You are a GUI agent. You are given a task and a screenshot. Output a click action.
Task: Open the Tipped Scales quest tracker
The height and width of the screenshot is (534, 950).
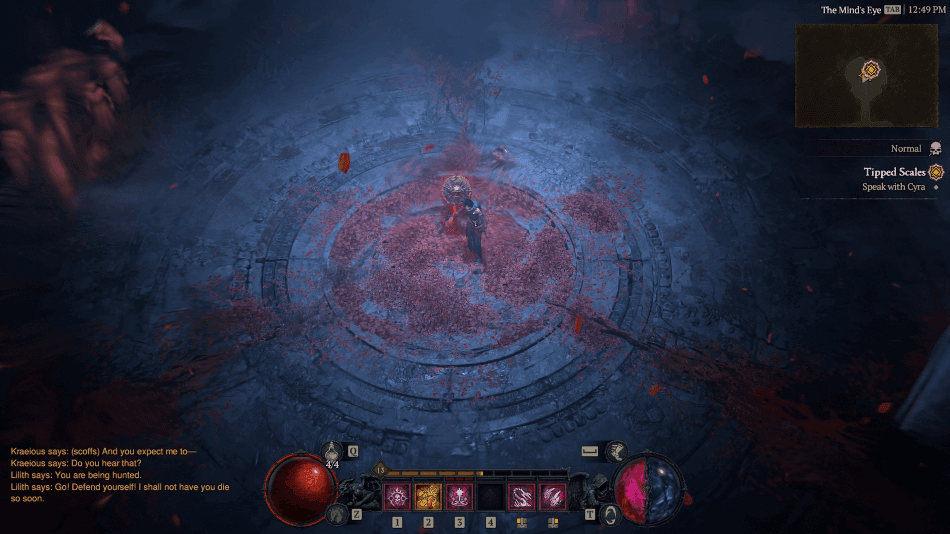[896, 172]
